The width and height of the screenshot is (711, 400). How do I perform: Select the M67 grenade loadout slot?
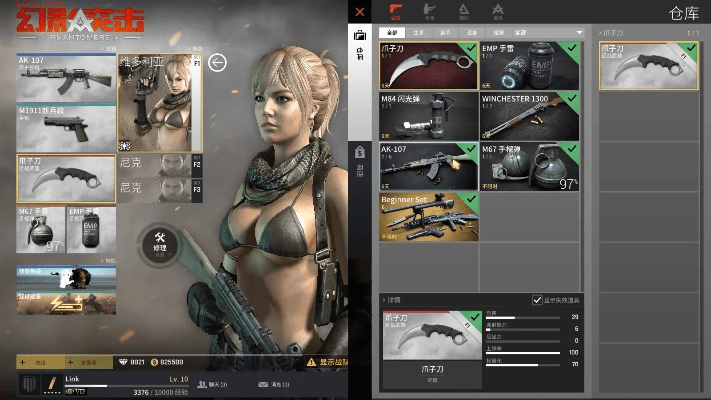pos(40,229)
